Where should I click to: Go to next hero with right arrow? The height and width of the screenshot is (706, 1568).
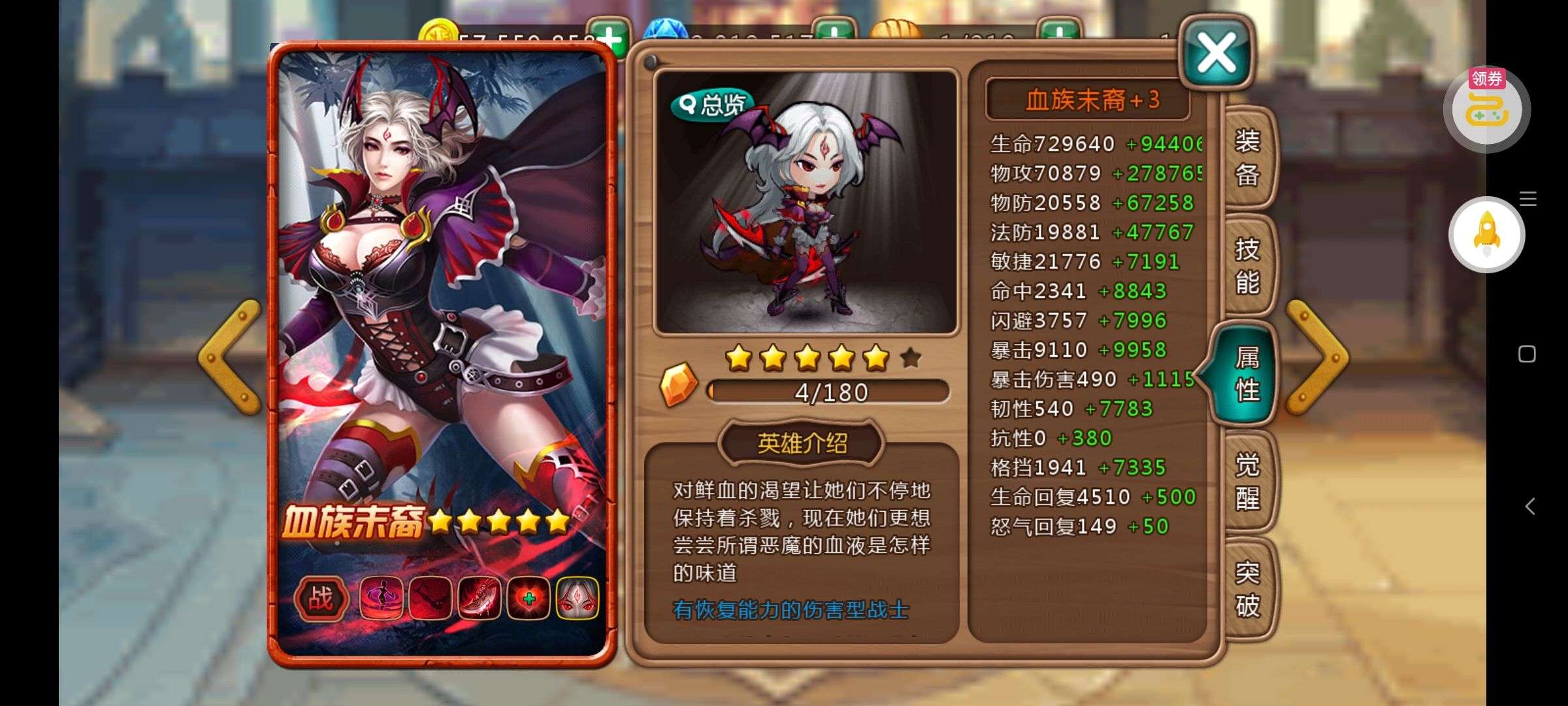[x=1316, y=356]
